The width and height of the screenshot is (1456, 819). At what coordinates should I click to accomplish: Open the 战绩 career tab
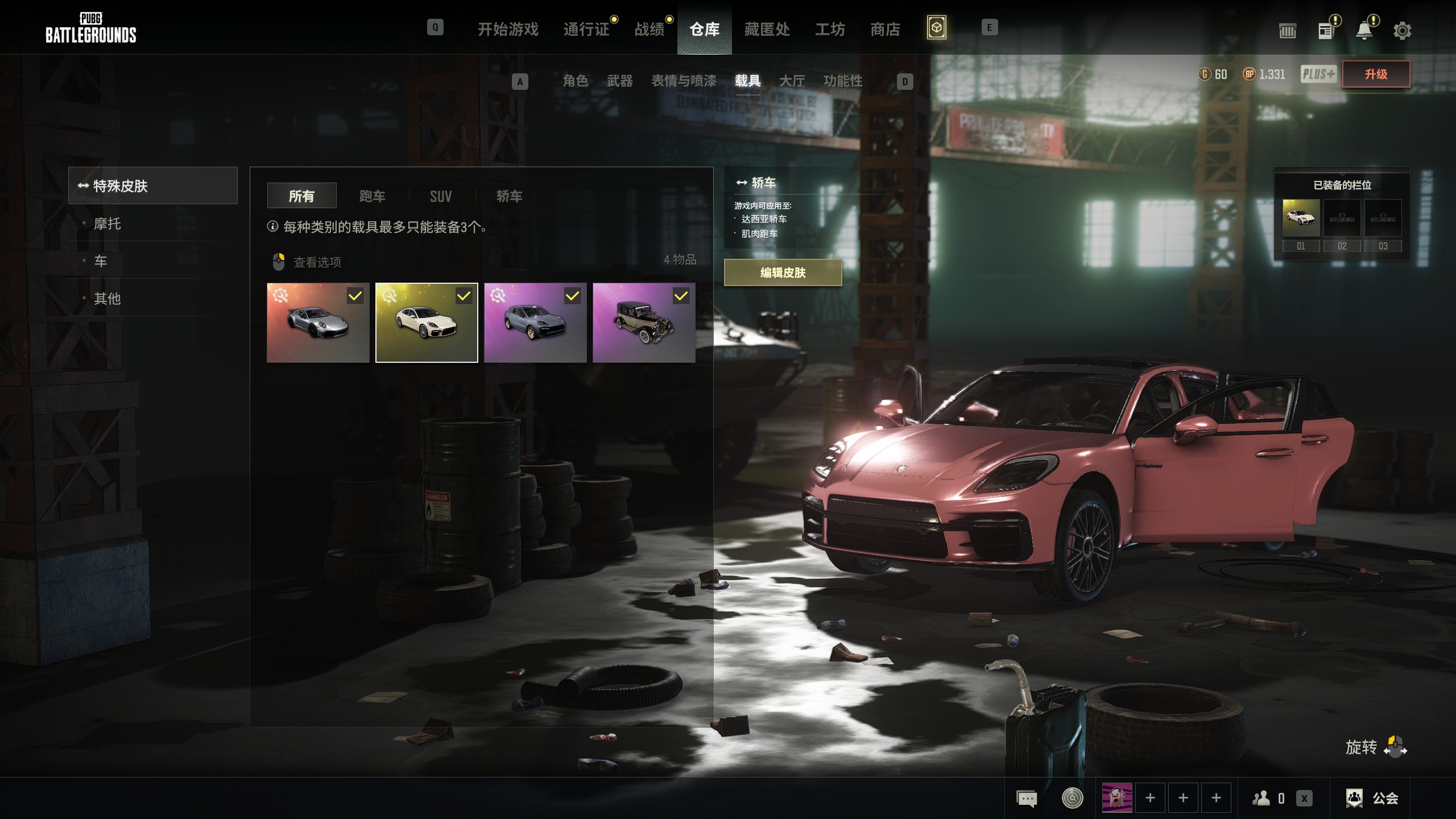point(649,29)
